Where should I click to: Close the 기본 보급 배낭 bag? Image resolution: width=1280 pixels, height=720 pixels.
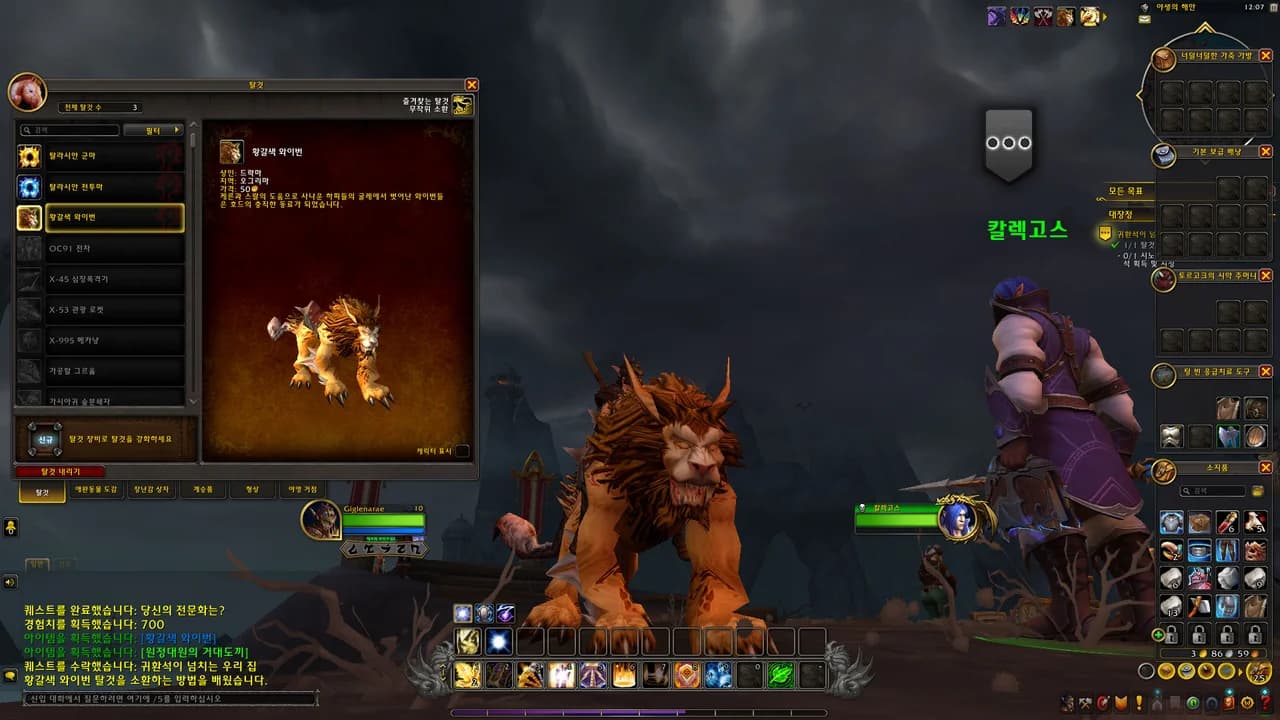(x=1266, y=152)
